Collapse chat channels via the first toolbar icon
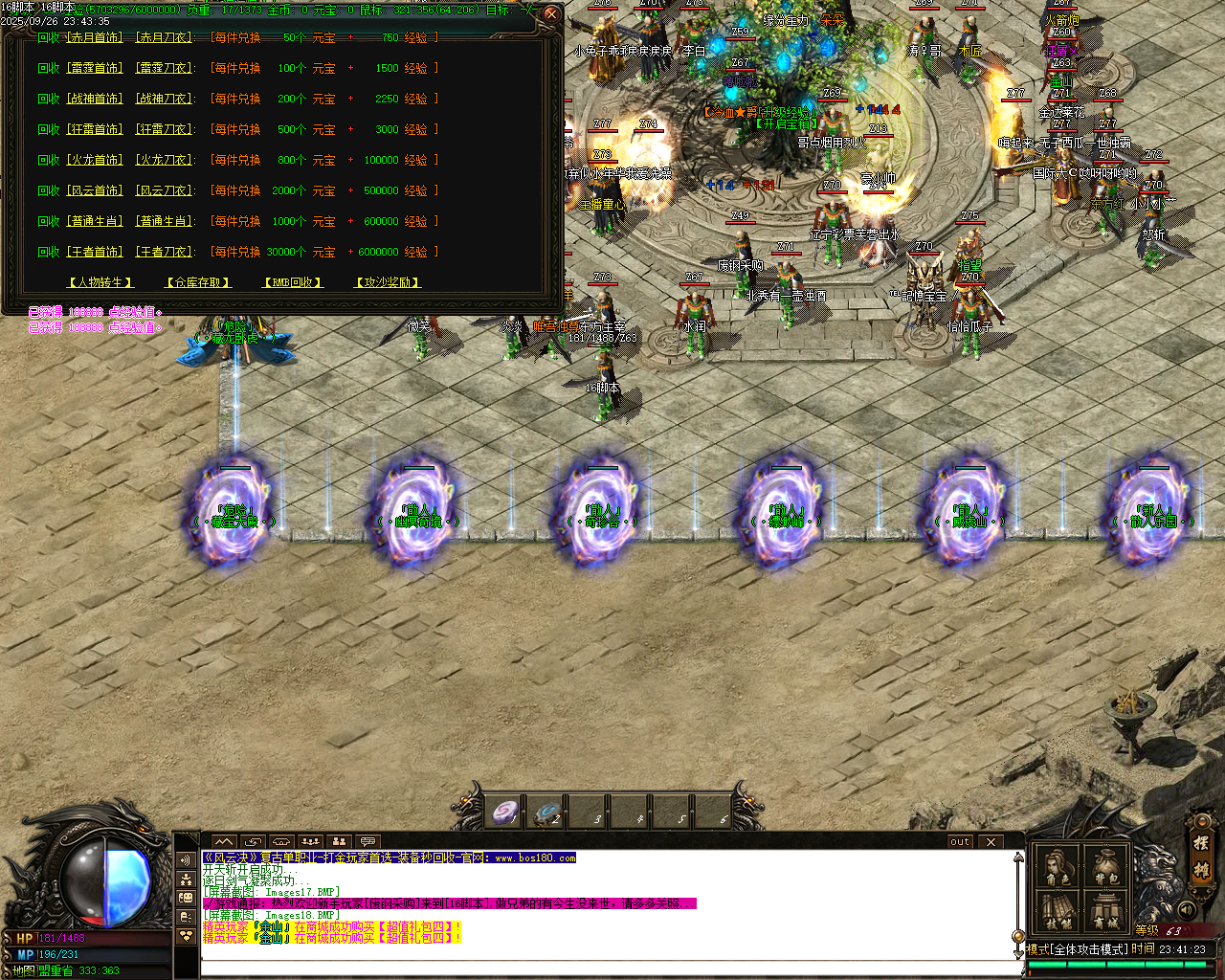 point(224,841)
